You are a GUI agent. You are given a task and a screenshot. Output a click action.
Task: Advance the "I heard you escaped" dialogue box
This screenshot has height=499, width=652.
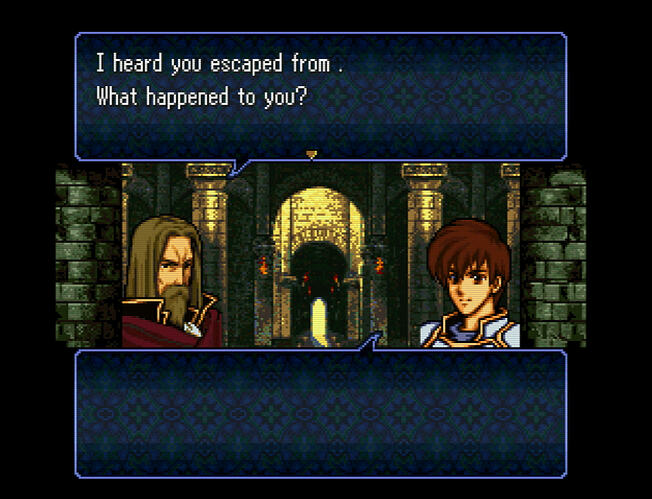320,95
